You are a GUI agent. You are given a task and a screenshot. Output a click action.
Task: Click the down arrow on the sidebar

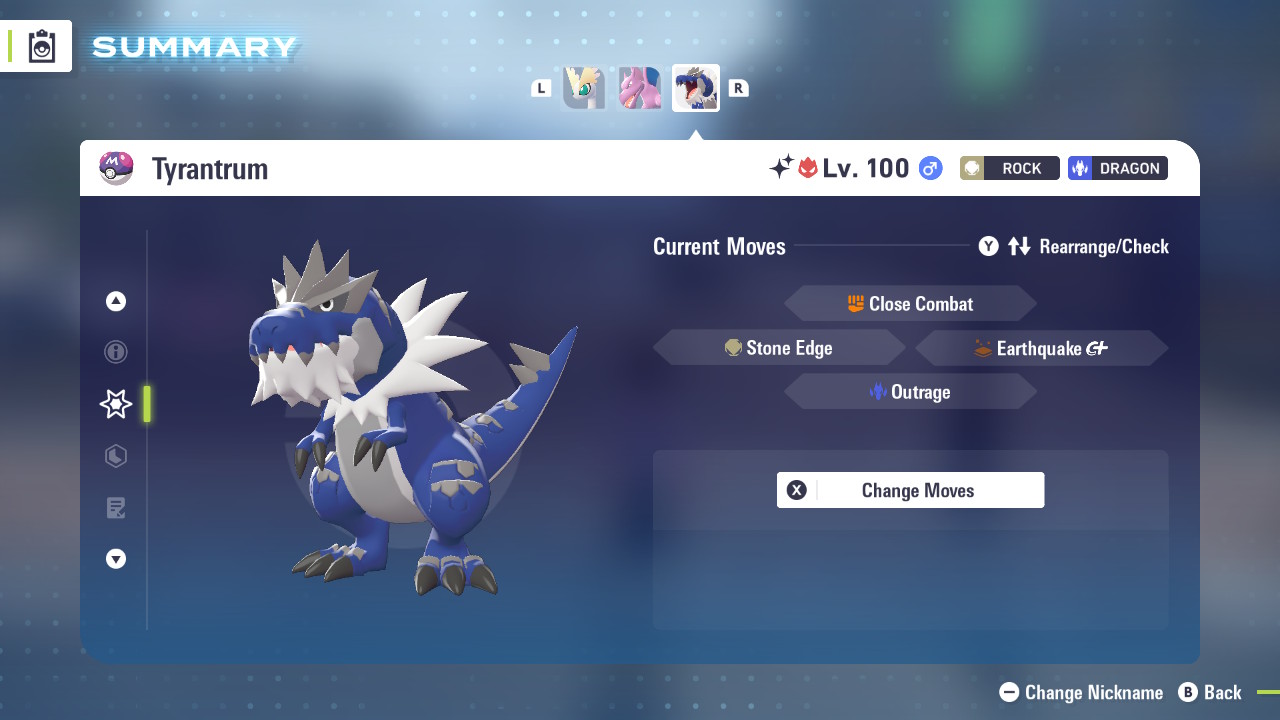click(x=116, y=559)
